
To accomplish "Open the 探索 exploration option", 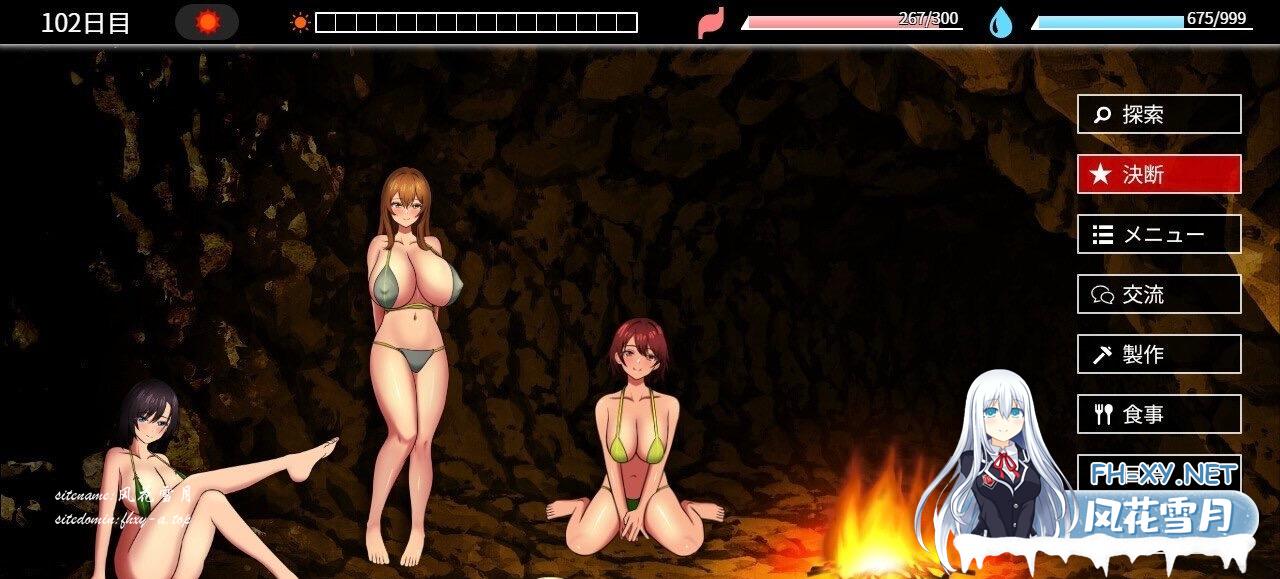I will (1159, 114).
